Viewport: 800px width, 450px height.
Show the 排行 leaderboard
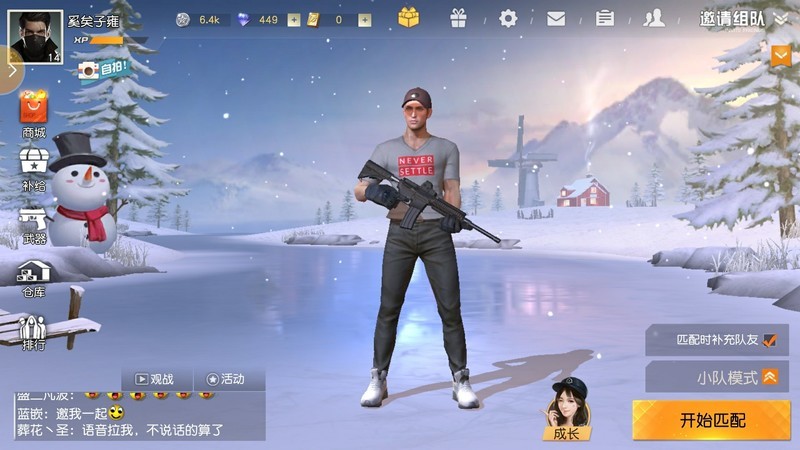34,332
